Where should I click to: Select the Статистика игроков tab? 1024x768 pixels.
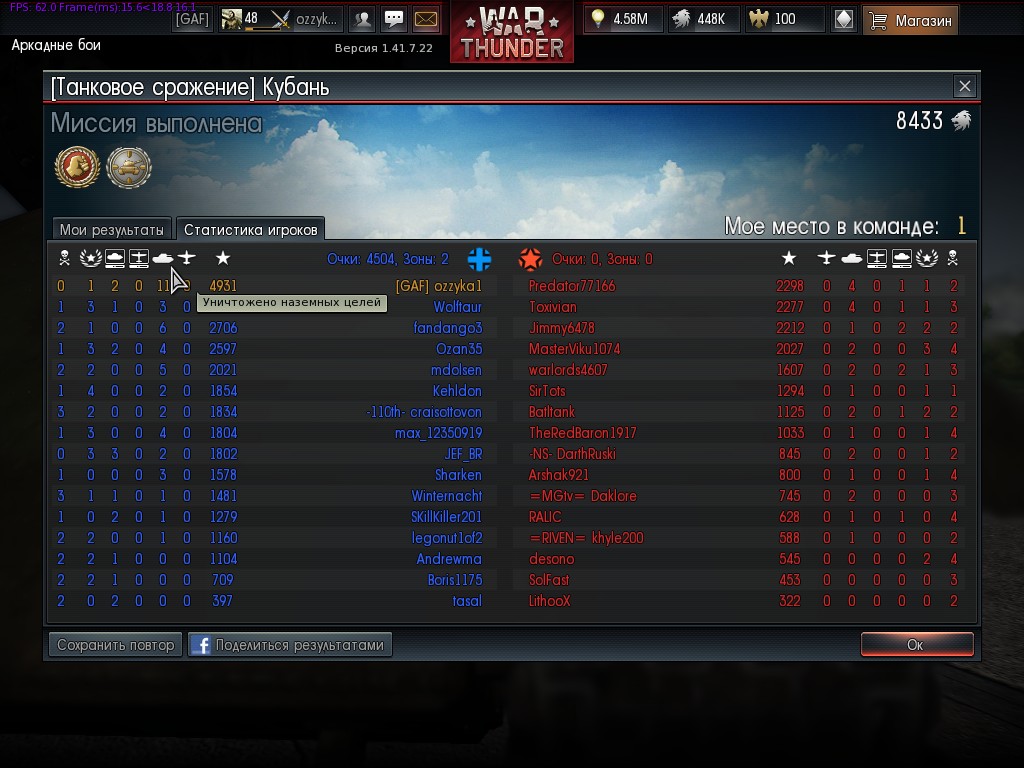(x=250, y=229)
